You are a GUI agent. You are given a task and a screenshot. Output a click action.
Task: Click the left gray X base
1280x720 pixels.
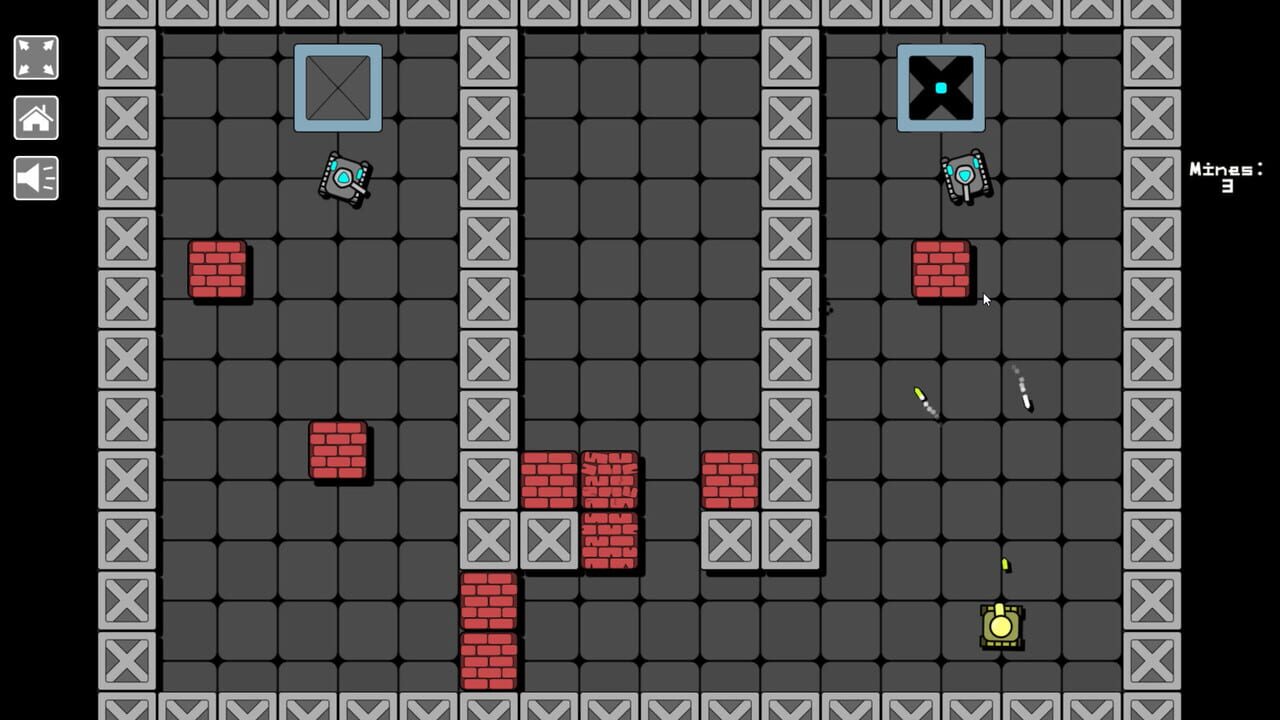[x=337, y=88]
